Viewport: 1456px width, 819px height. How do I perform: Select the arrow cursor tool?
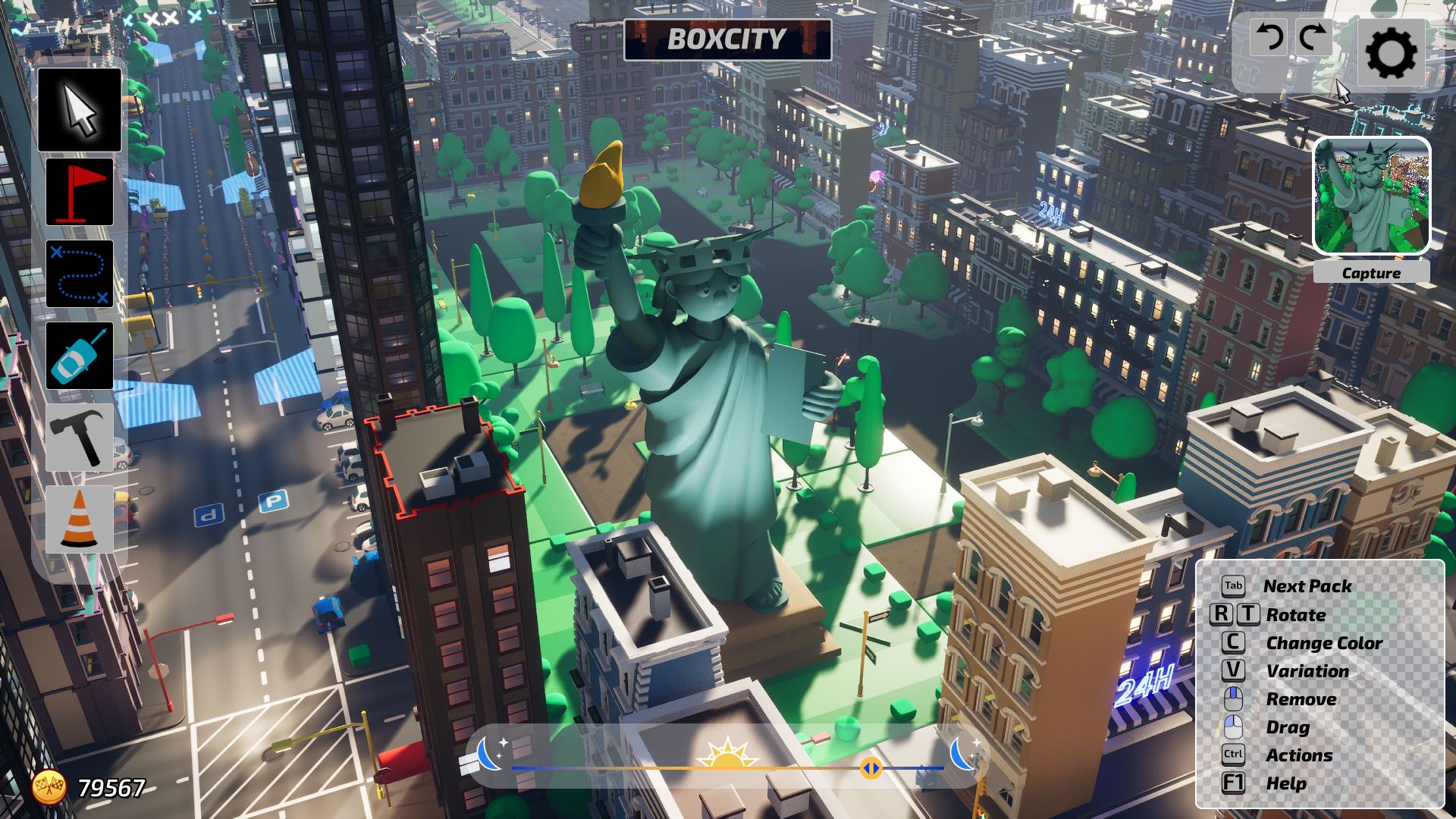pos(80,110)
